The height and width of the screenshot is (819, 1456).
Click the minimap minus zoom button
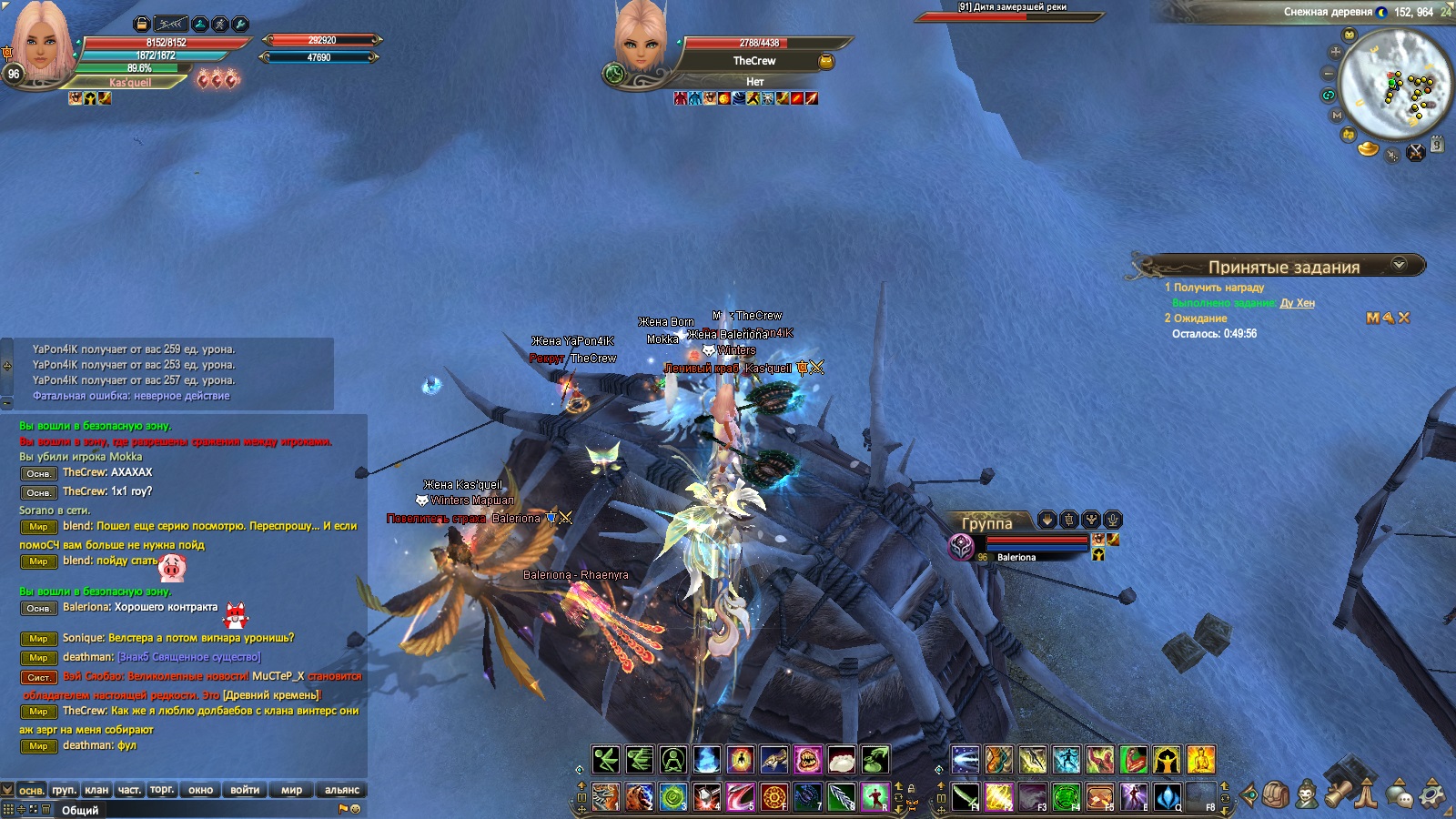tap(1329, 73)
